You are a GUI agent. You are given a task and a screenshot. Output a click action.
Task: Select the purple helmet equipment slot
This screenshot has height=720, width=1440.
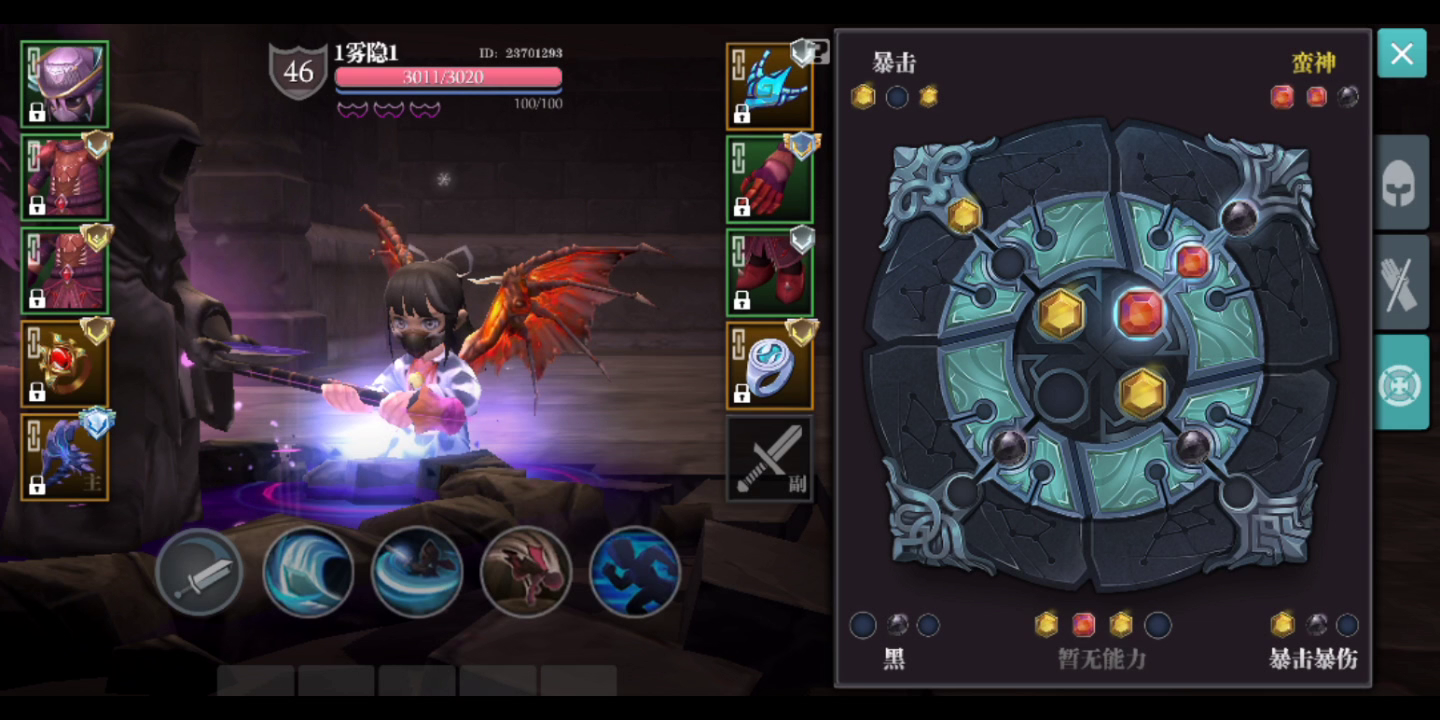tap(65, 85)
